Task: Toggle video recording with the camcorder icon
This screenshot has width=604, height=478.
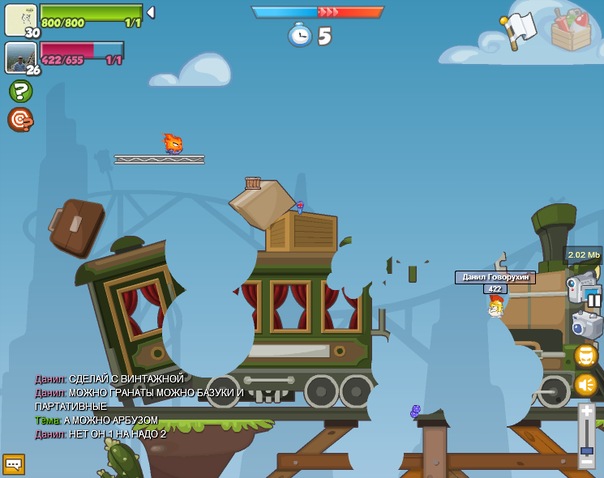Action: point(578,289)
